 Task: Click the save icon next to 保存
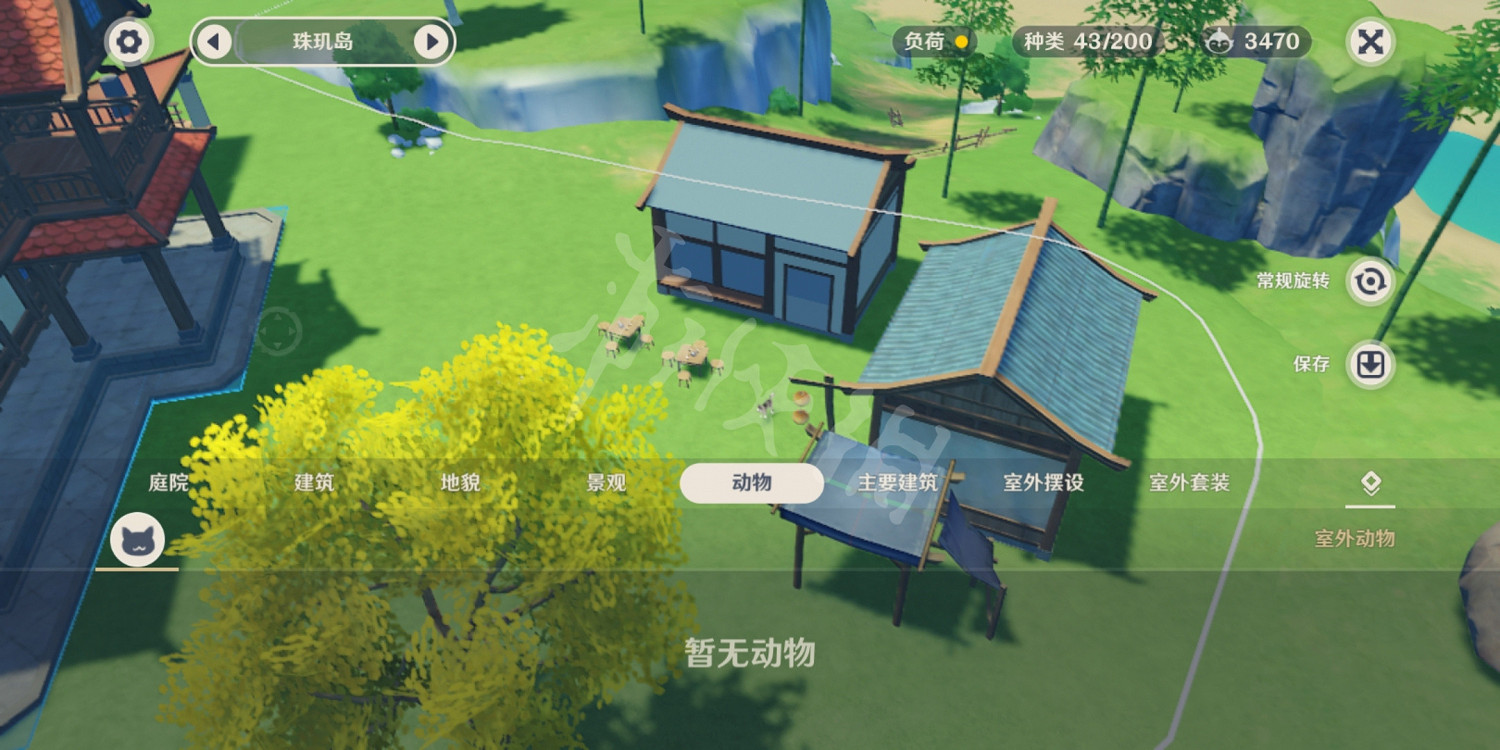pyautogui.click(x=1370, y=365)
